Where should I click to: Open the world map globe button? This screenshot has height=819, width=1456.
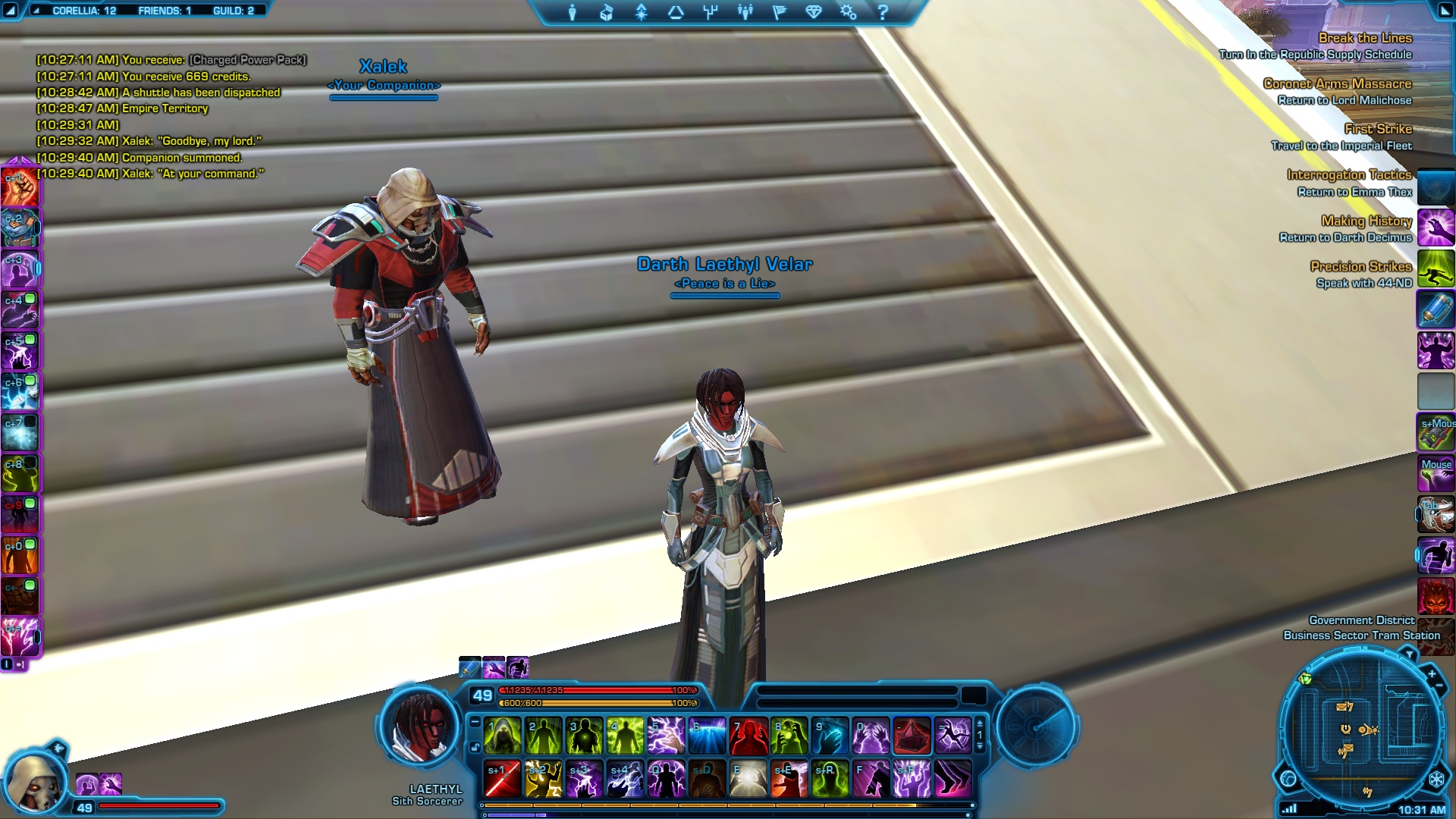(x=1288, y=778)
